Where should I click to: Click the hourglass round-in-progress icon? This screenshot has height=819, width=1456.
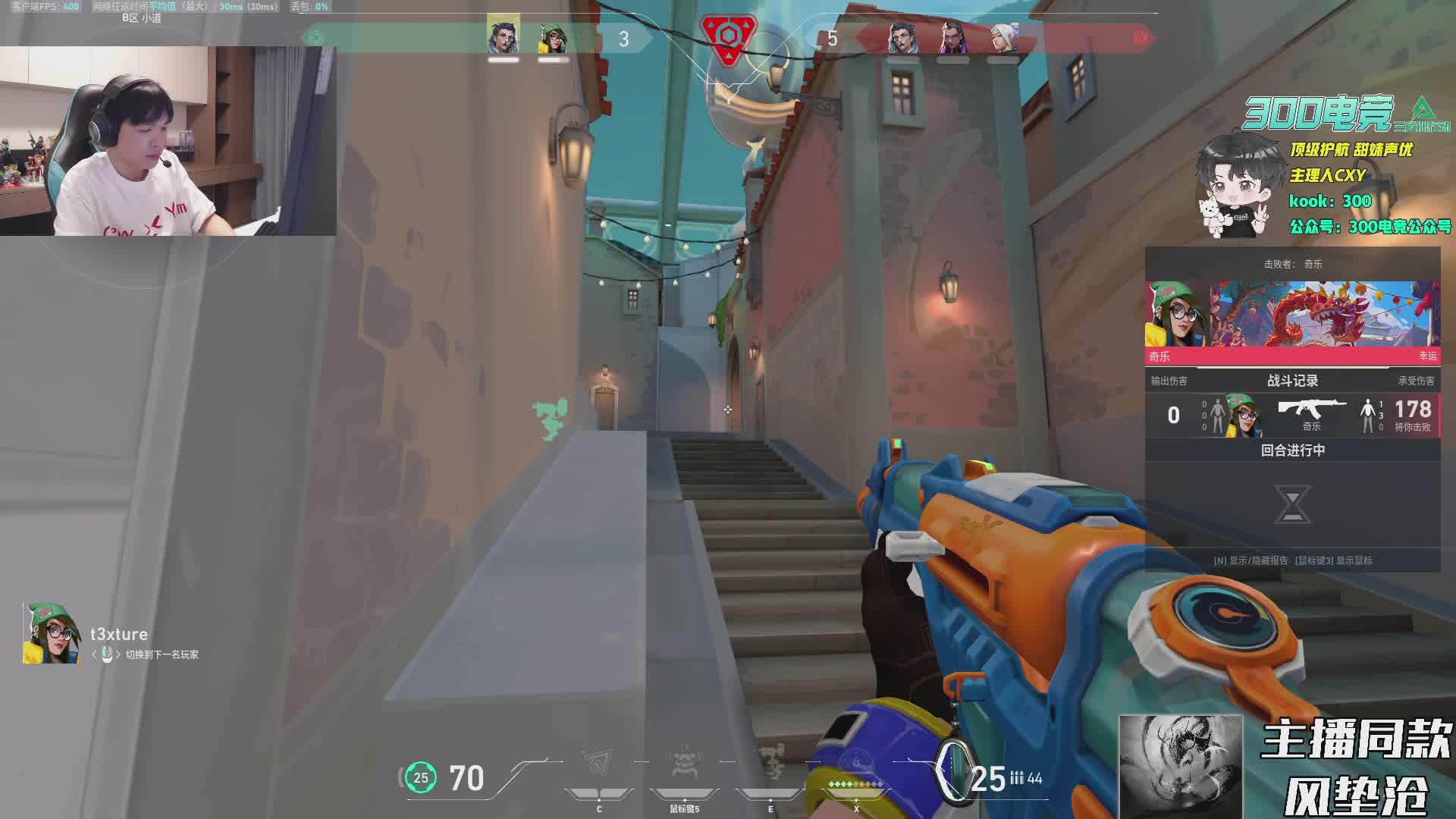tap(1292, 505)
